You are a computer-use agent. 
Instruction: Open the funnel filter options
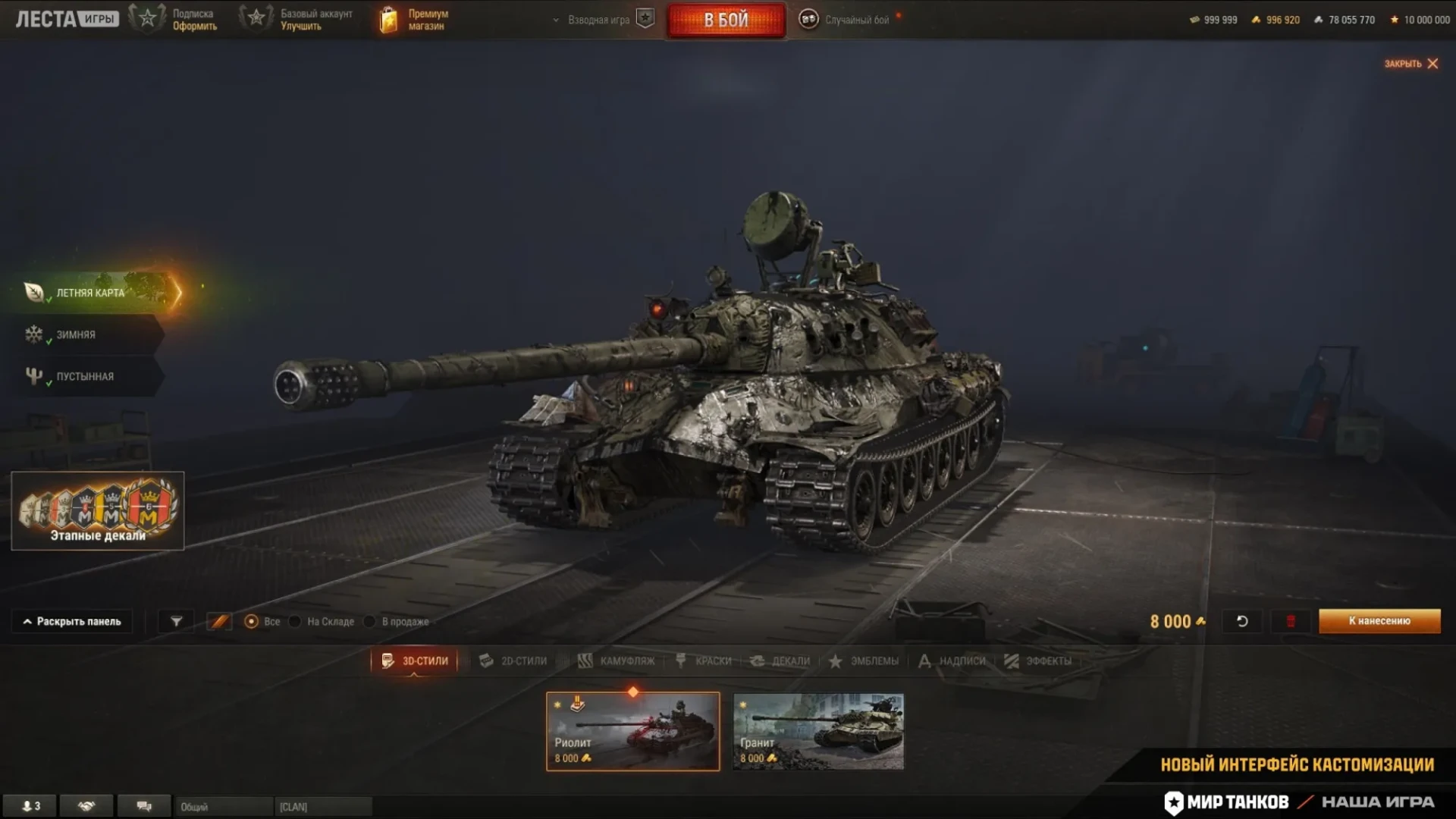(x=176, y=621)
